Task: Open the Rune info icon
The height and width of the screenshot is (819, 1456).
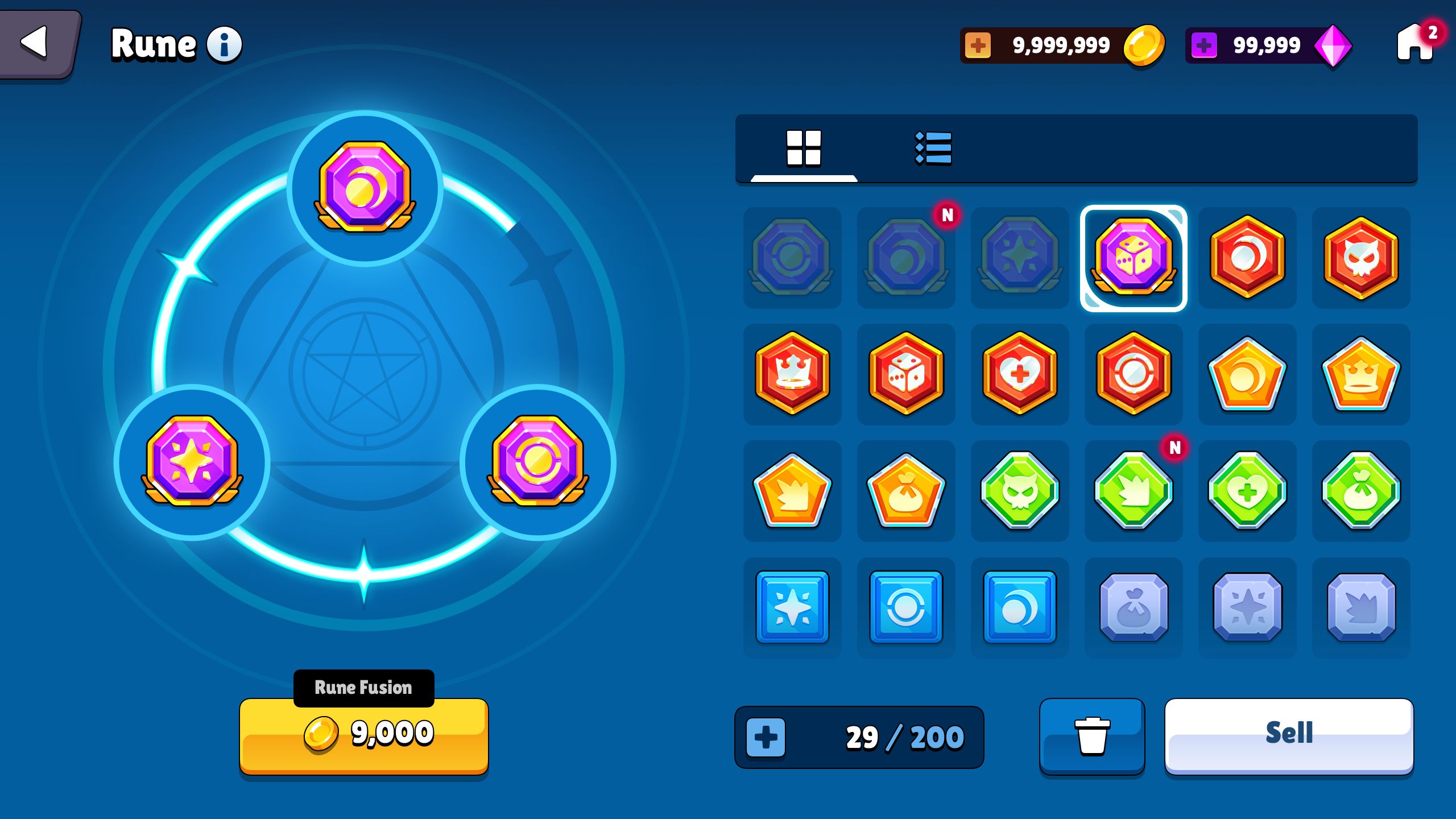Action: (224, 44)
